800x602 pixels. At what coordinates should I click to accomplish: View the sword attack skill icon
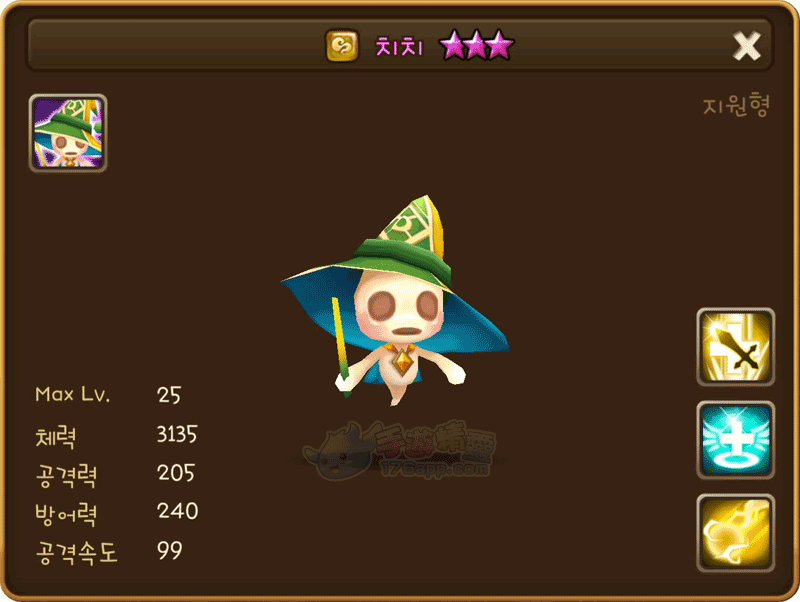(735, 347)
